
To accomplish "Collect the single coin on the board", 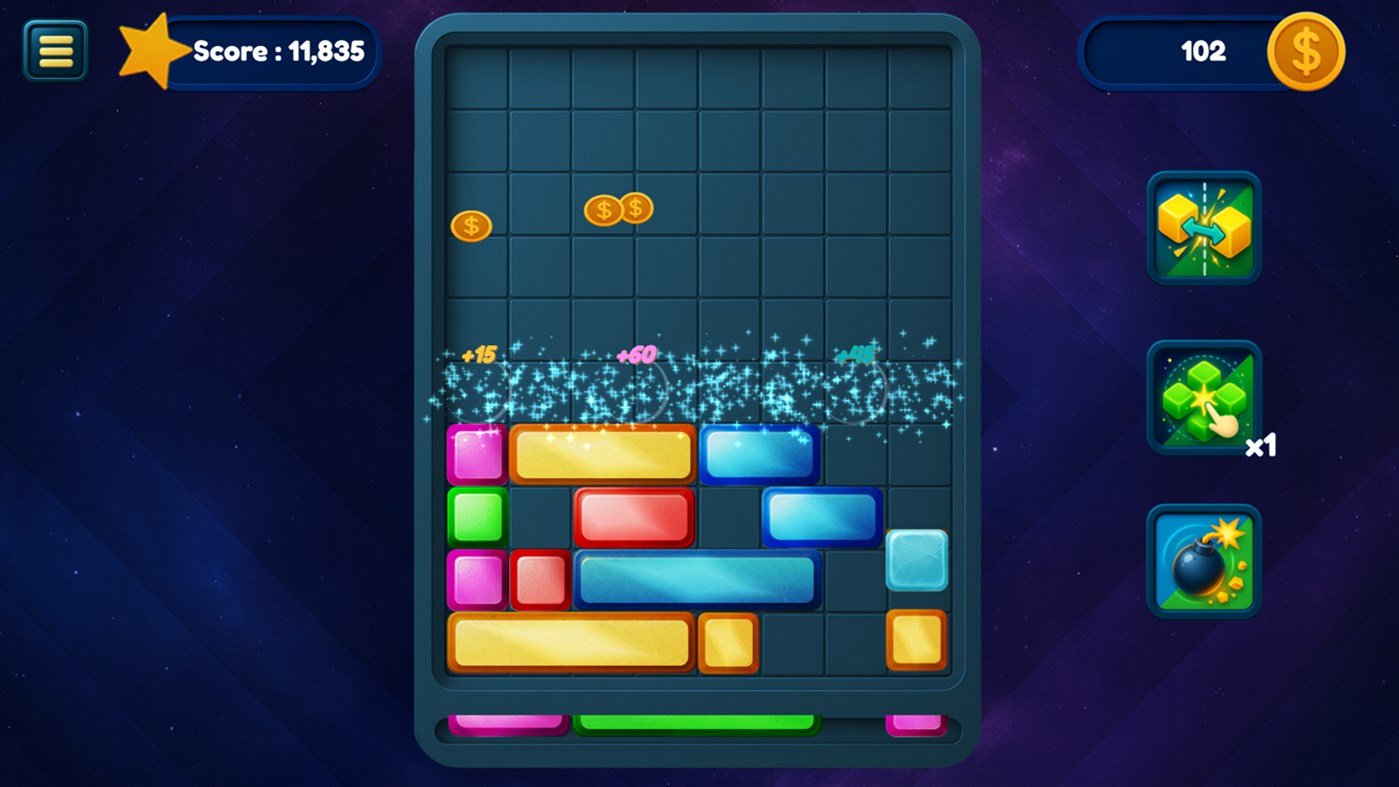I will [x=471, y=224].
